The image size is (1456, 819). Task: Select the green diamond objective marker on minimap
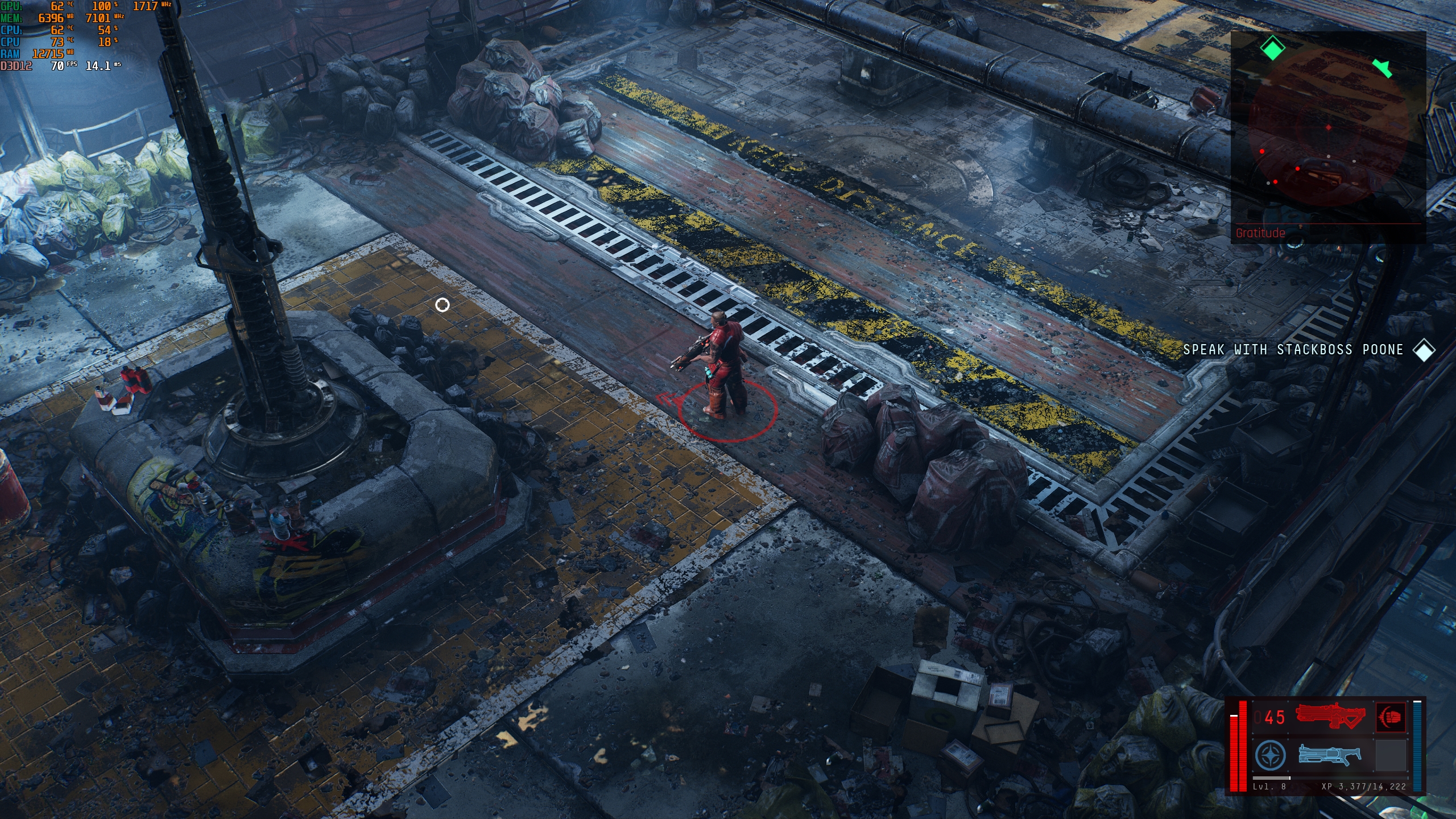pyautogui.click(x=1273, y=48)
